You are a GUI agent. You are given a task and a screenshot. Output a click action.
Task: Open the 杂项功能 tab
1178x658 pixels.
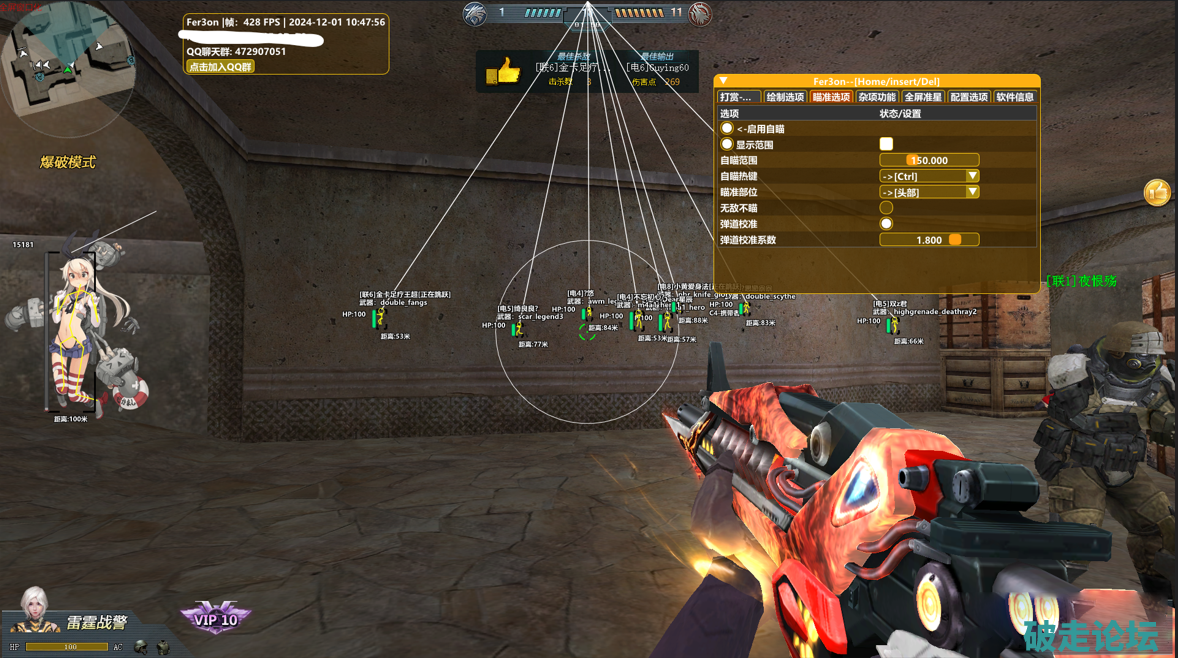pos(877,97)
